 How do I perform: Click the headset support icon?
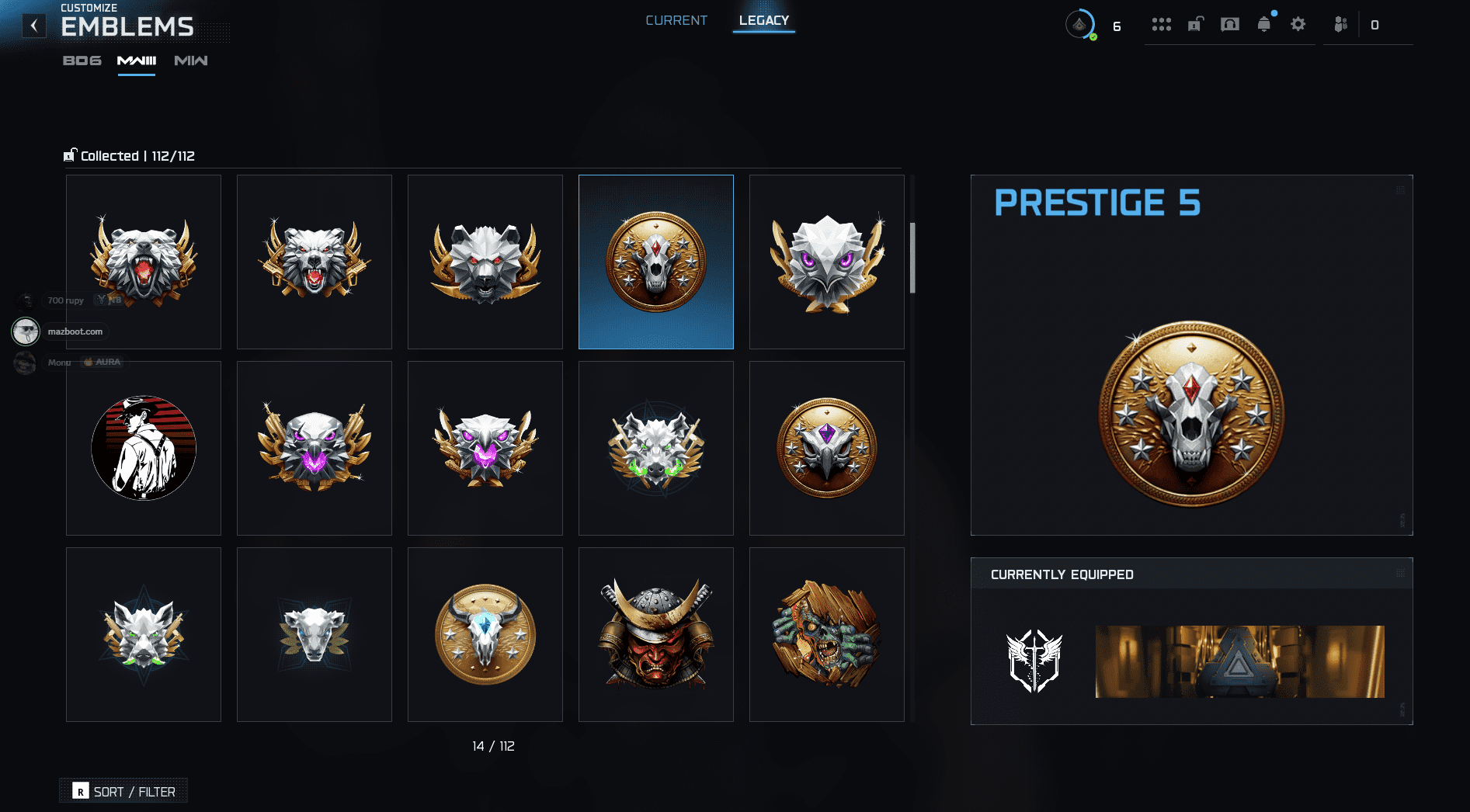click(x=1229, y=24)
